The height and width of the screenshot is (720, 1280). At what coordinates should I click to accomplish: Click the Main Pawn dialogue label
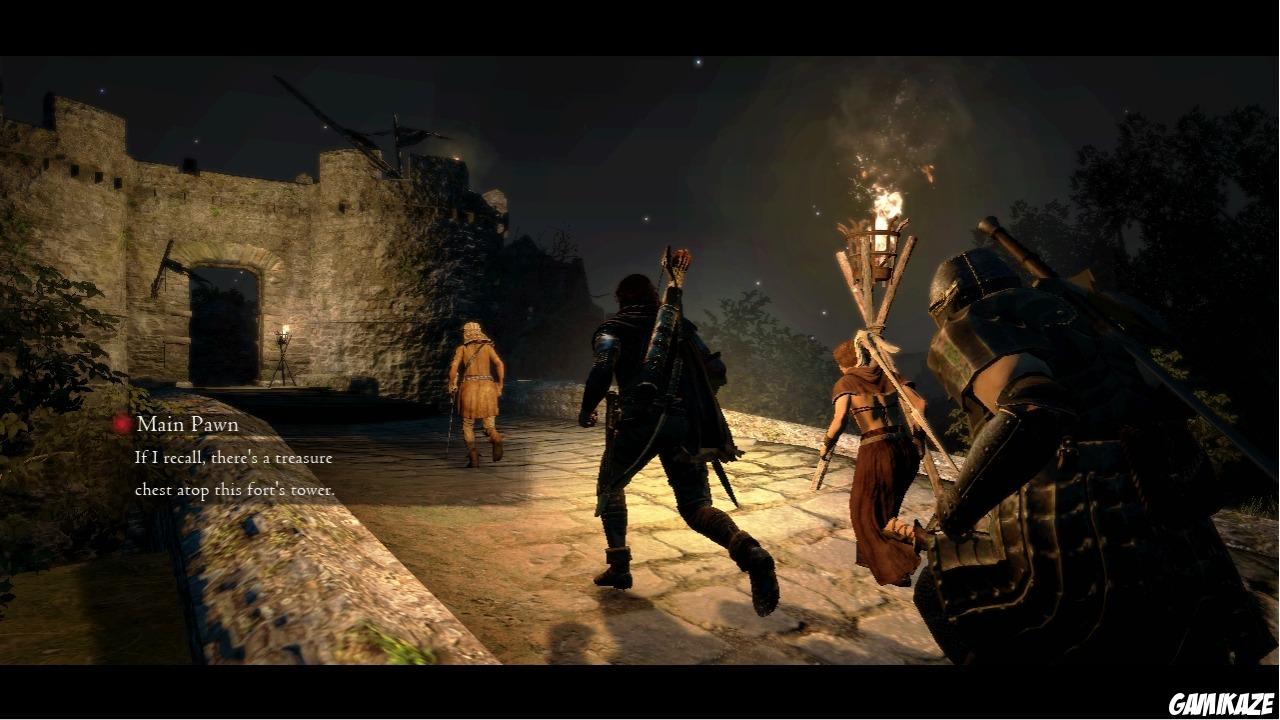point(186,424)
